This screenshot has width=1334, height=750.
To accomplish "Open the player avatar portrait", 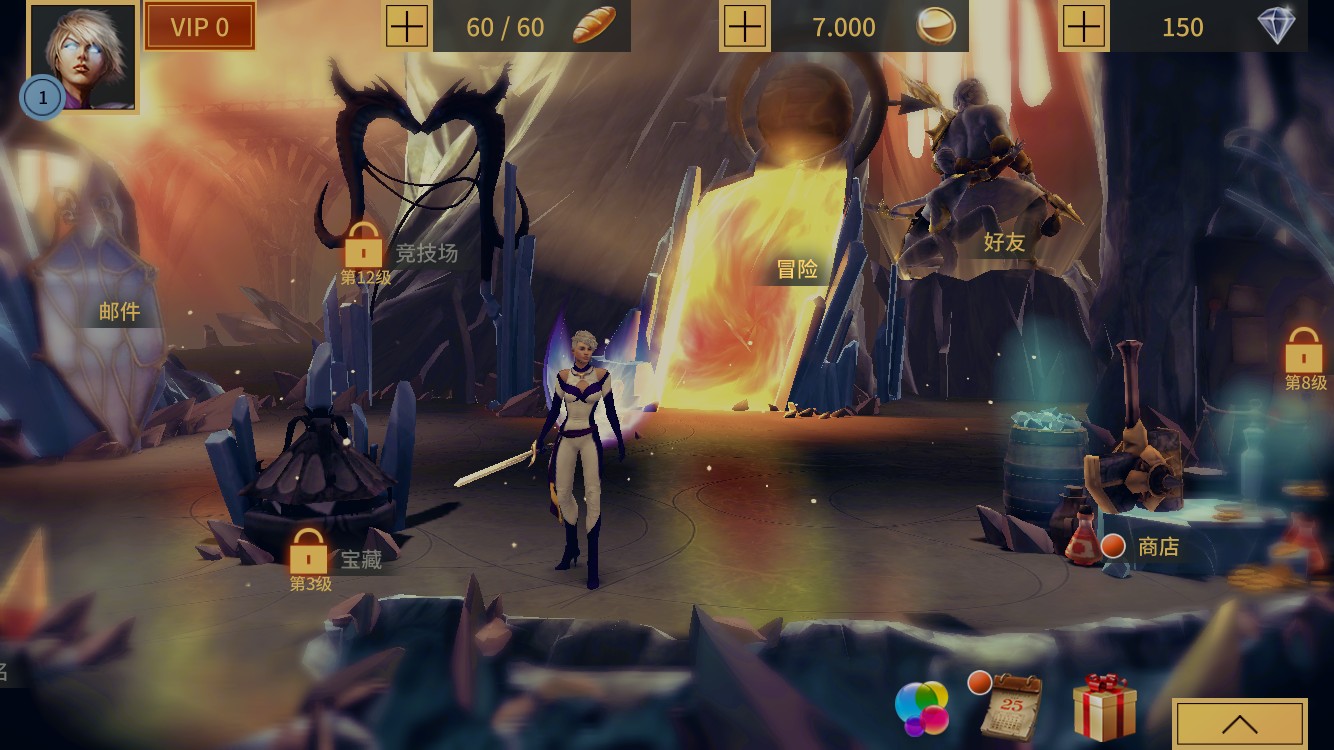I will 83,56.
